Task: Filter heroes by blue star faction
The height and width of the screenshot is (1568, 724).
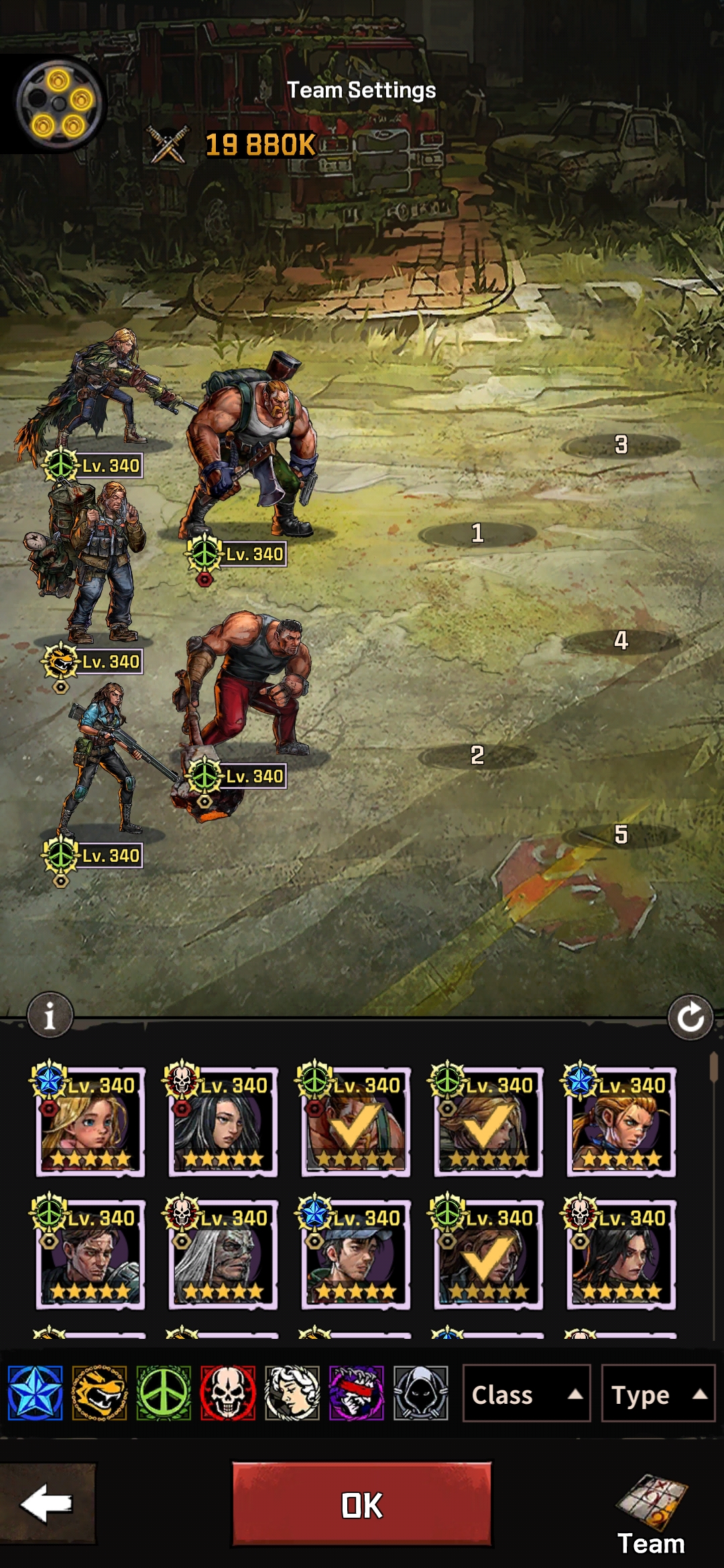Action: 36,1394
